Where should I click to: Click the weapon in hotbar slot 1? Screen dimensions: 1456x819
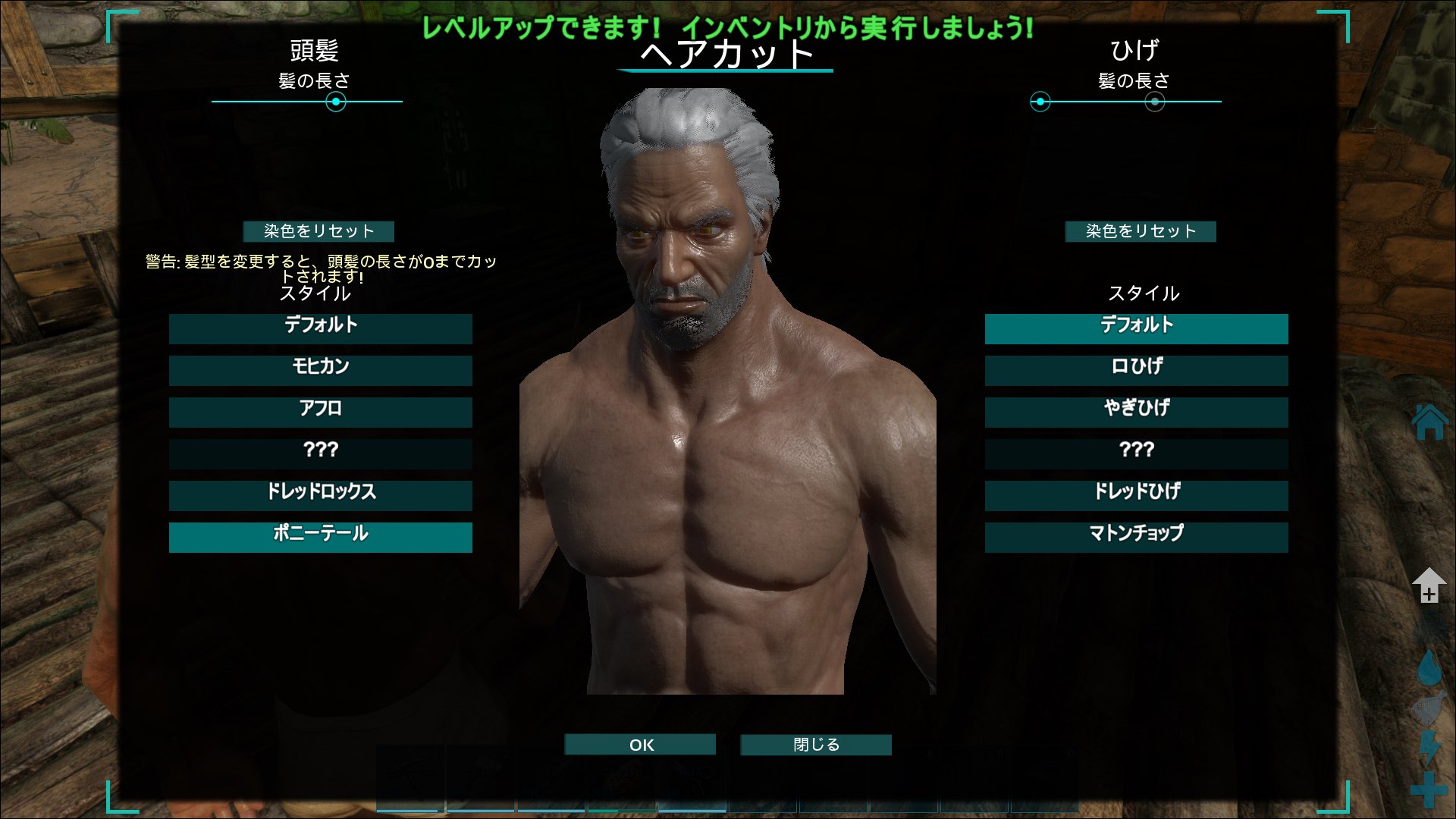click(409, 777)
